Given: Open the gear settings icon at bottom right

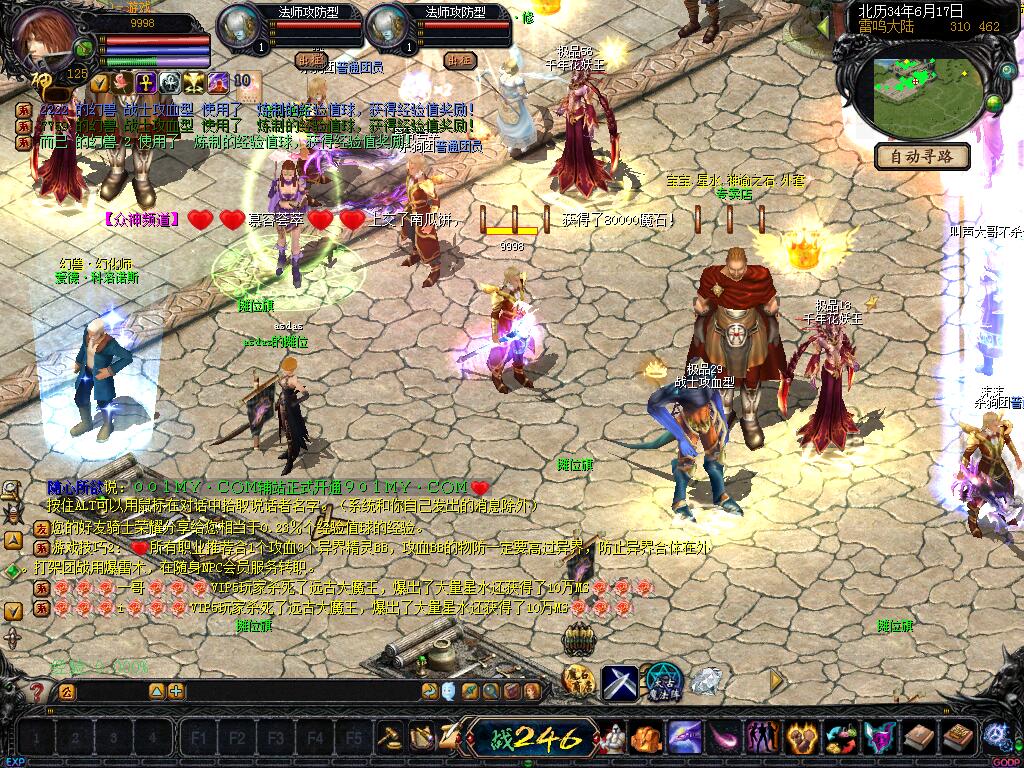Looking at the screenshot, I should (996, 736).
